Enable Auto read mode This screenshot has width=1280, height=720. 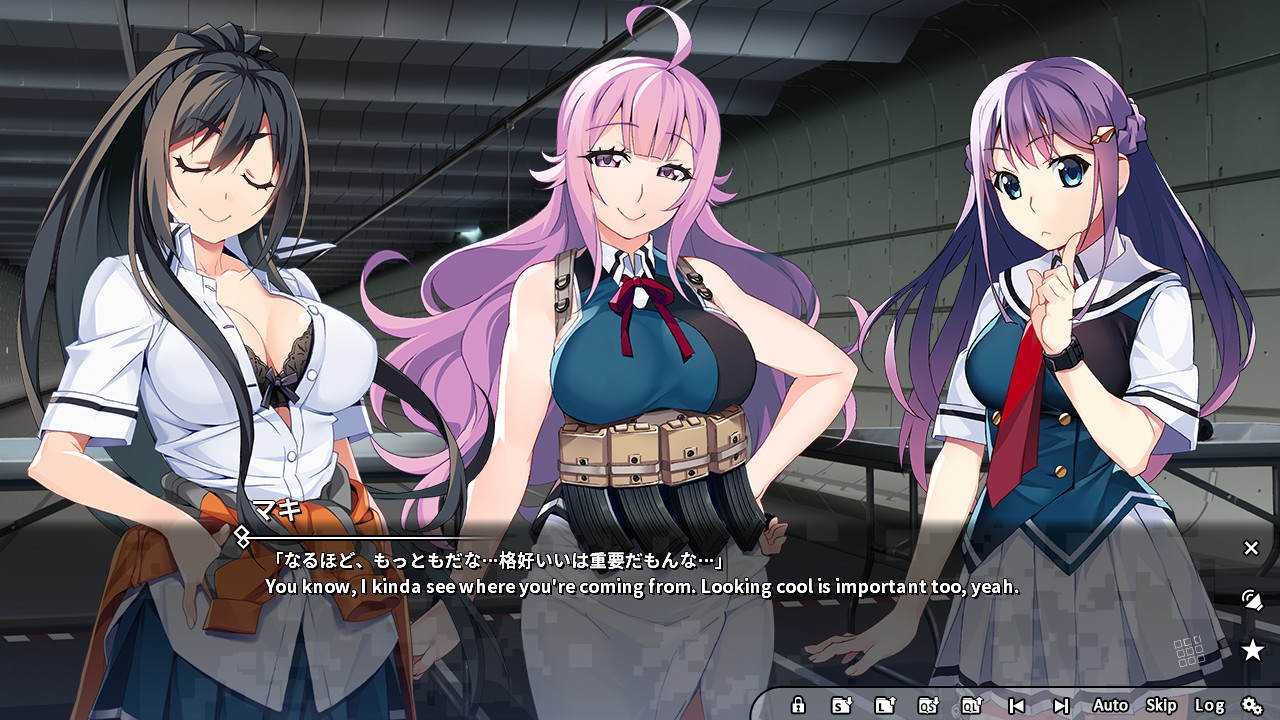1112,704
